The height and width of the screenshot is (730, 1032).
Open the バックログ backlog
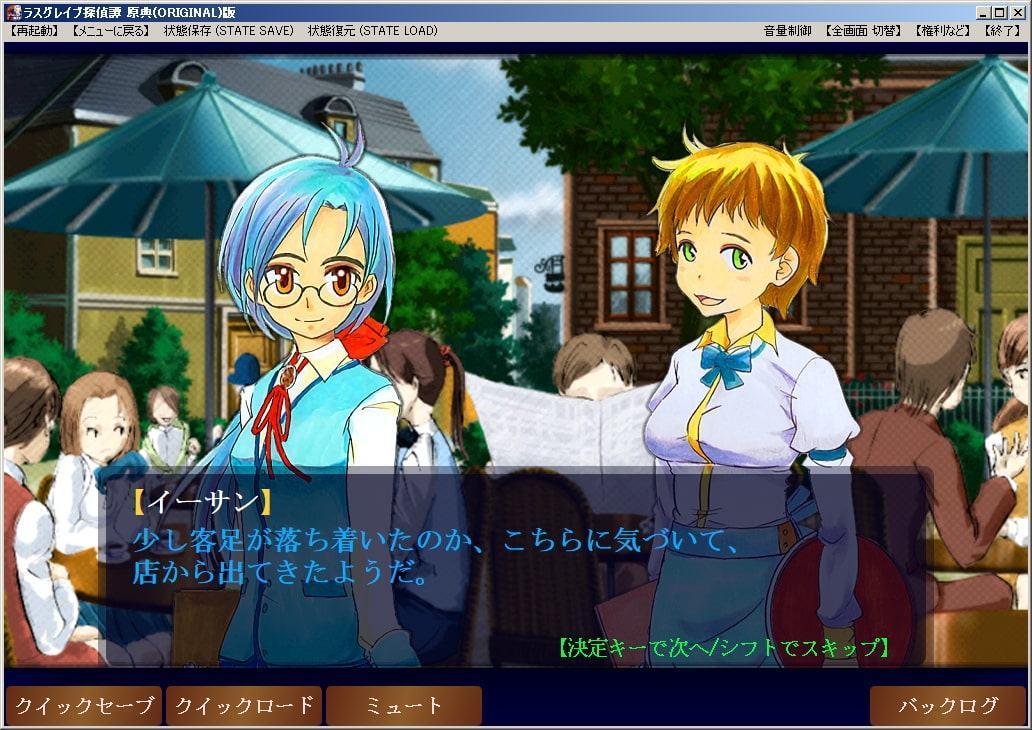click(x=948, y=706)
